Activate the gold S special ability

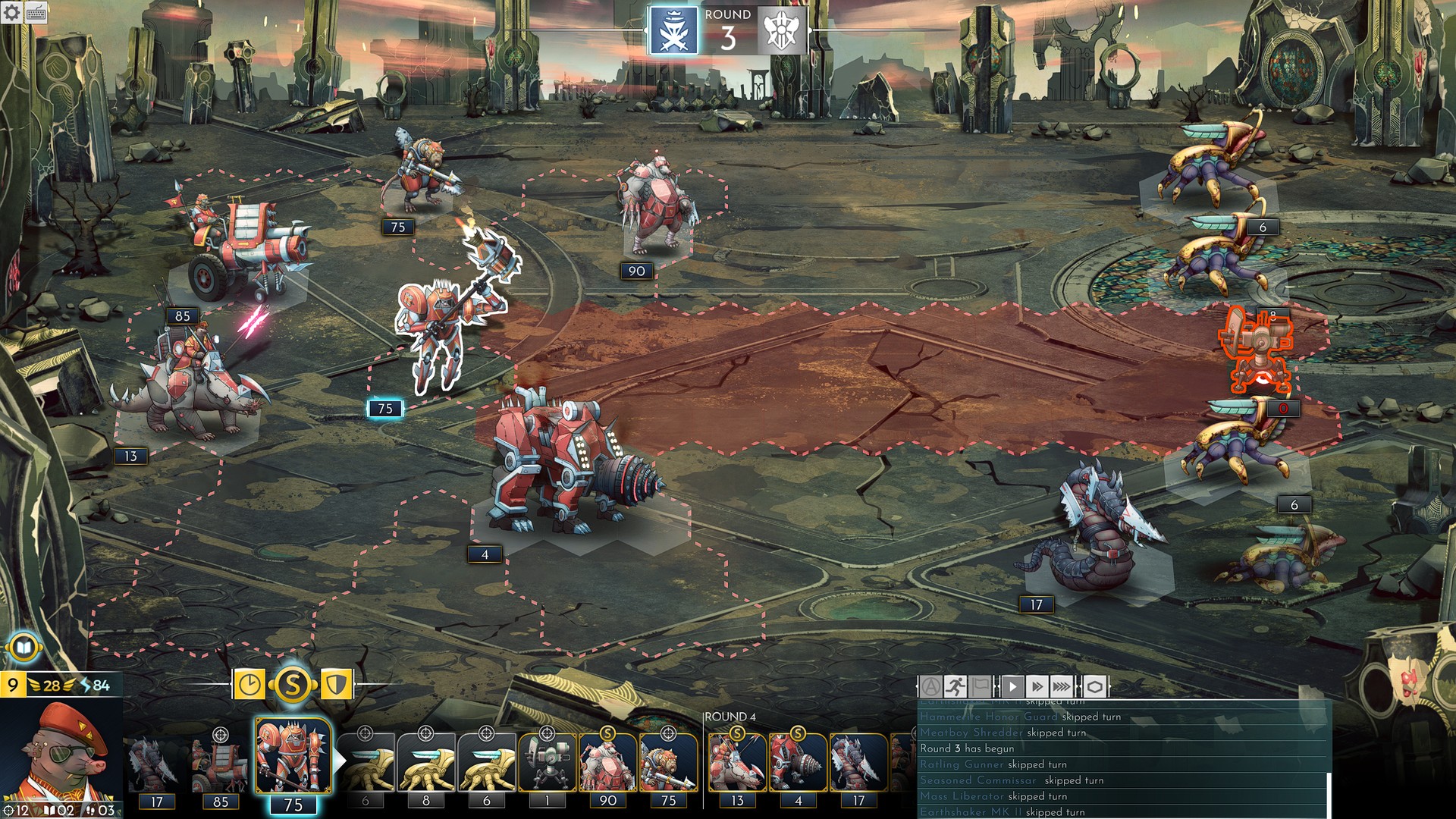pyautogui.click(x=293, y=686)
